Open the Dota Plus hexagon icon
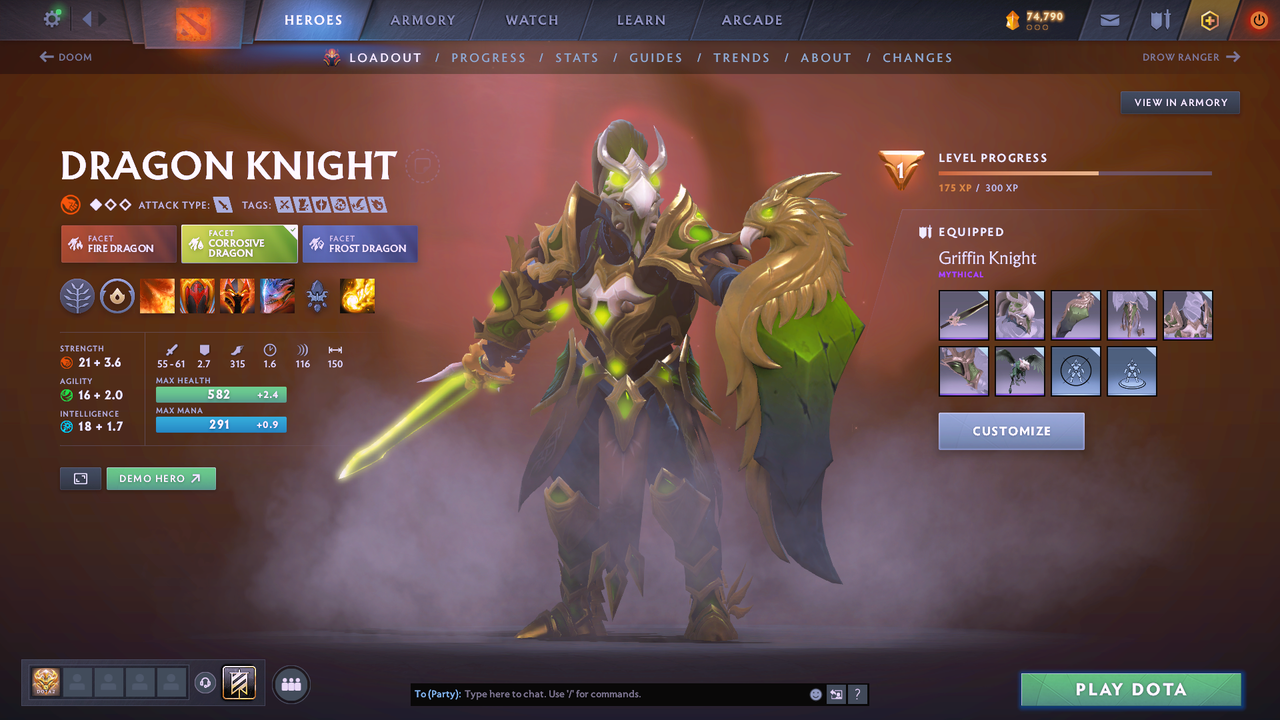This screenshot has height=720, width=1280. point(1209,19)
